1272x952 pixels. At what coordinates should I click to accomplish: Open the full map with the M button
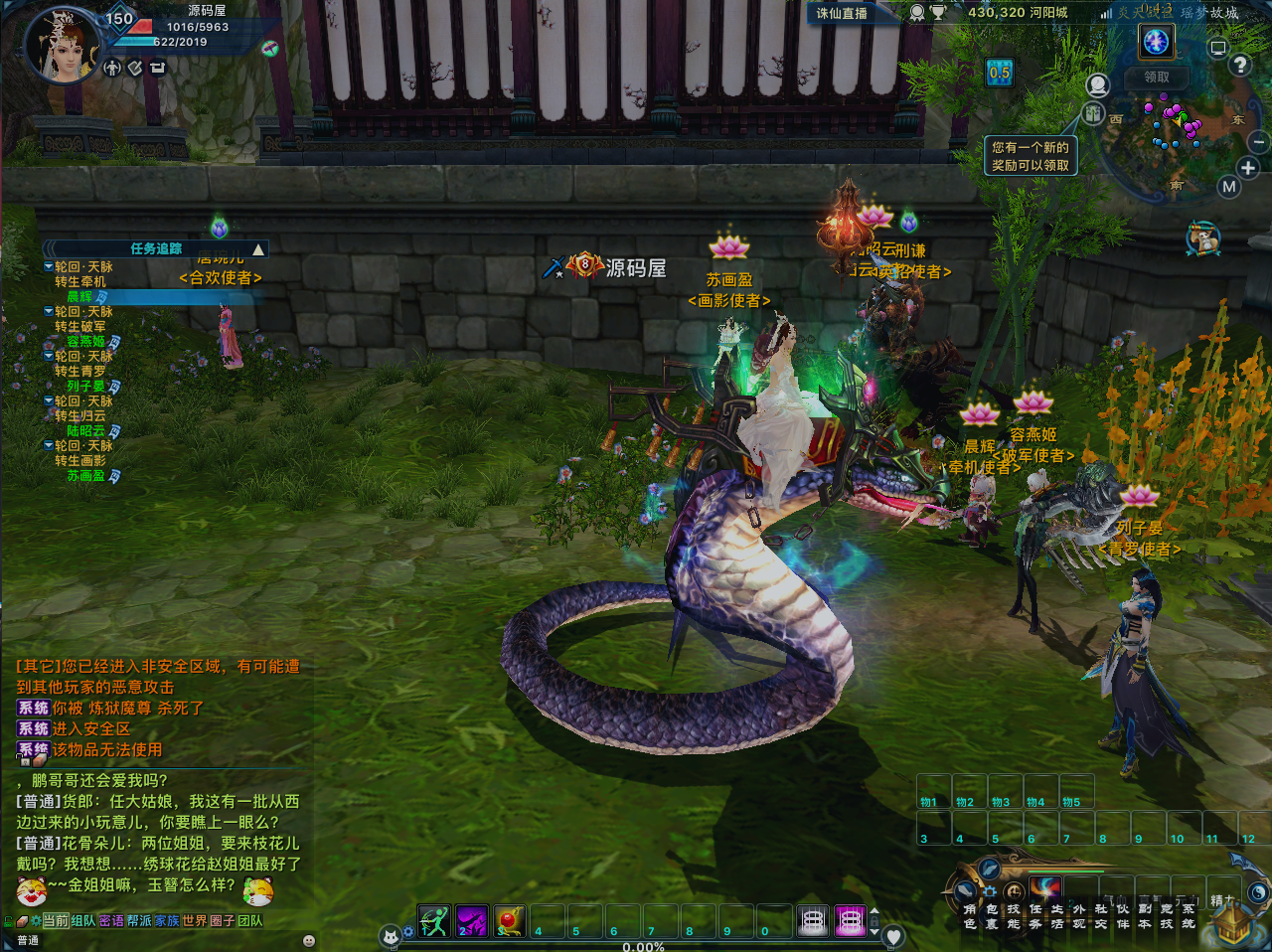tap(1229, 187)
